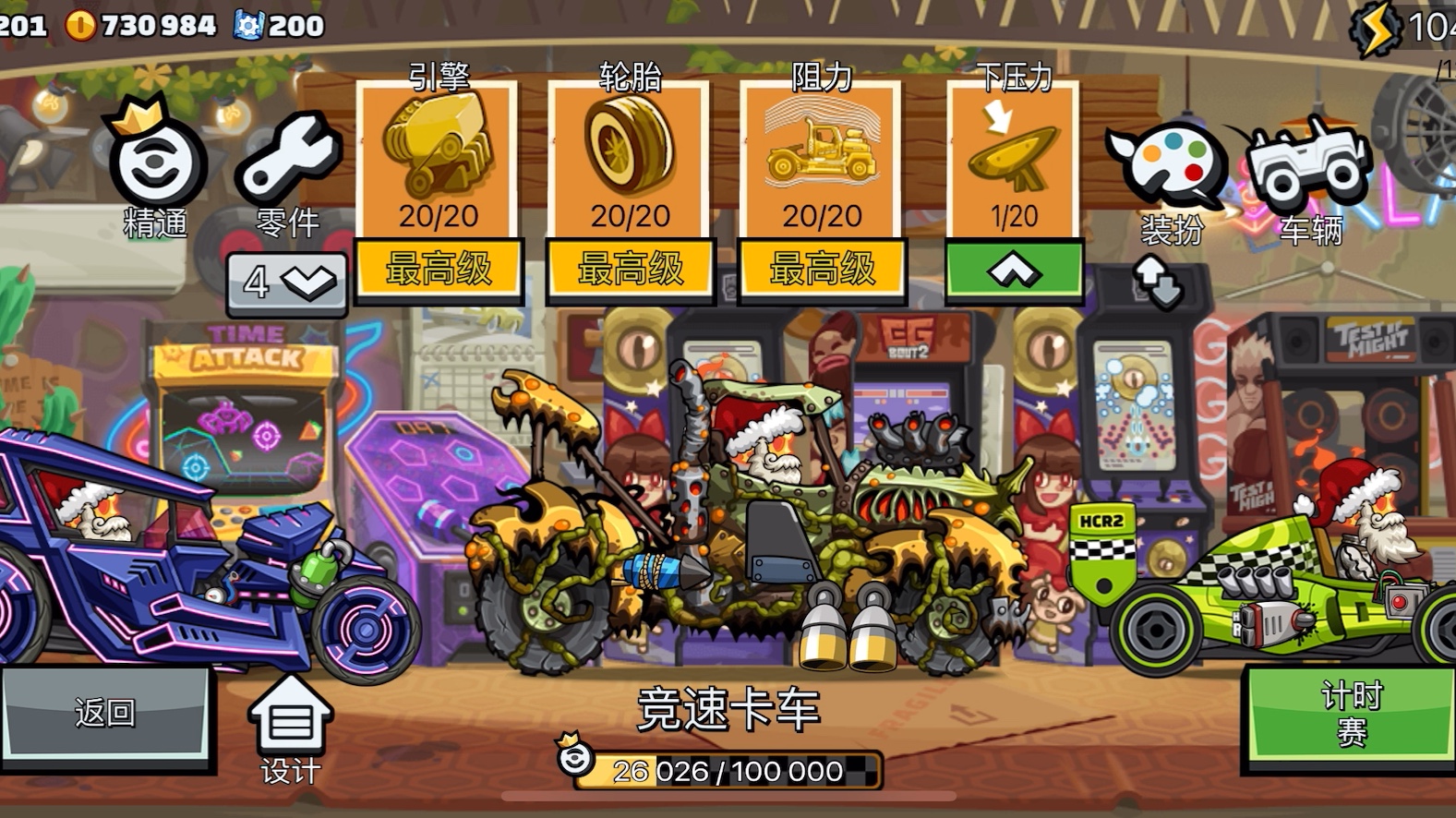Go back with the 返回 button

click(106, 714)
